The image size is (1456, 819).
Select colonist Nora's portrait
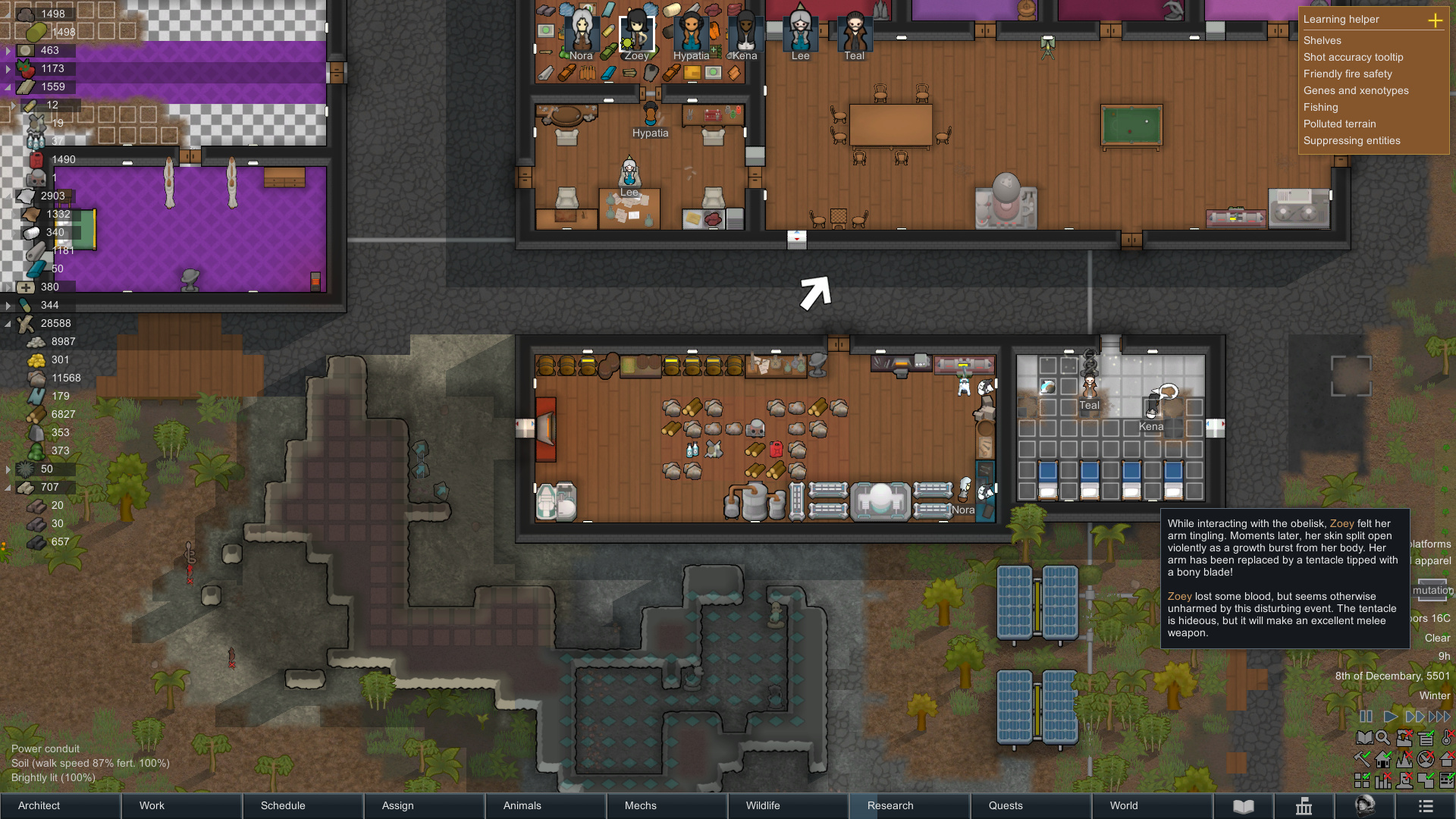click(x=582, y=34)
